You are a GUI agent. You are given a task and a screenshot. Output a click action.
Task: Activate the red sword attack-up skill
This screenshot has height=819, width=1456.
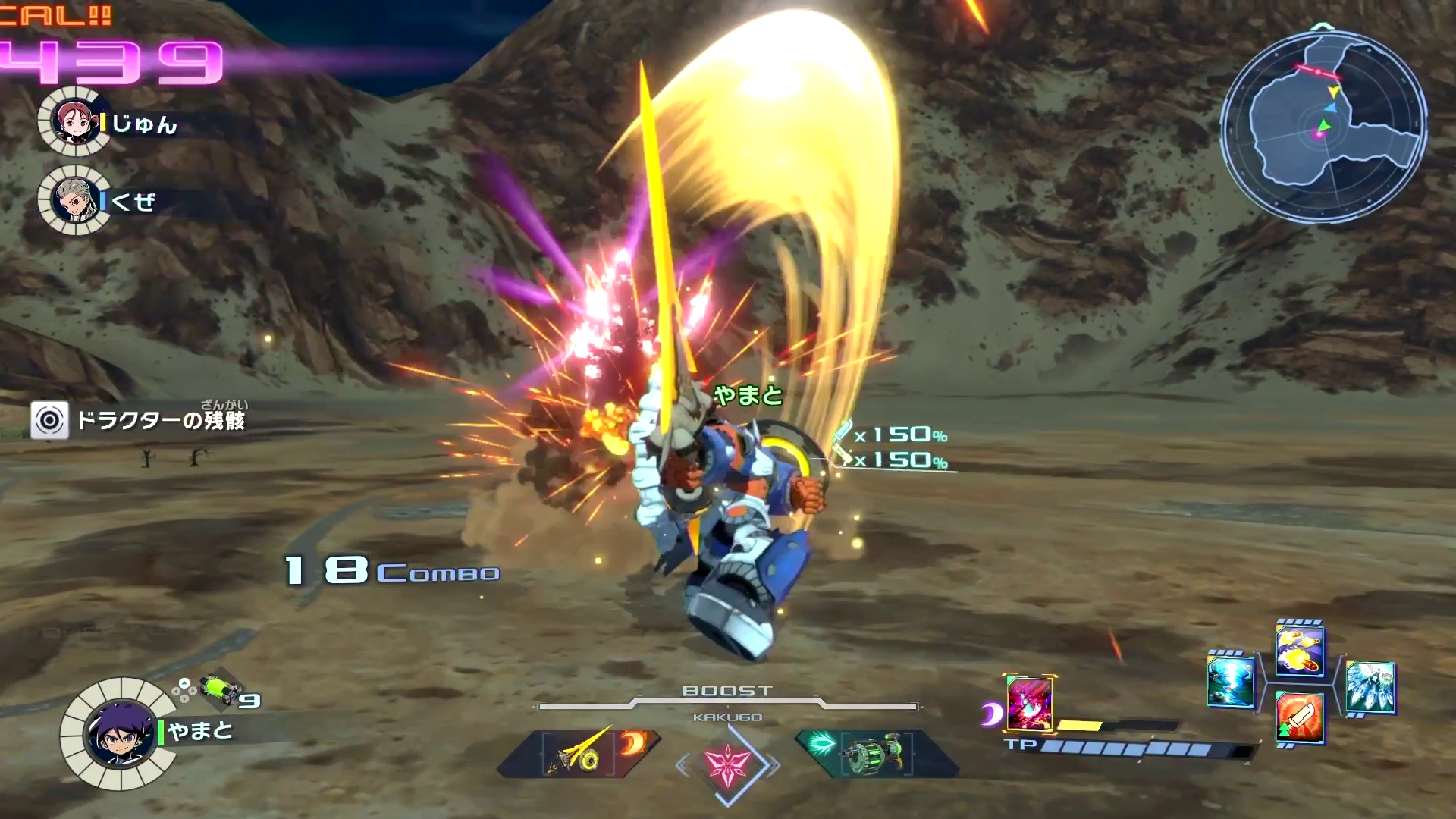1300,718
